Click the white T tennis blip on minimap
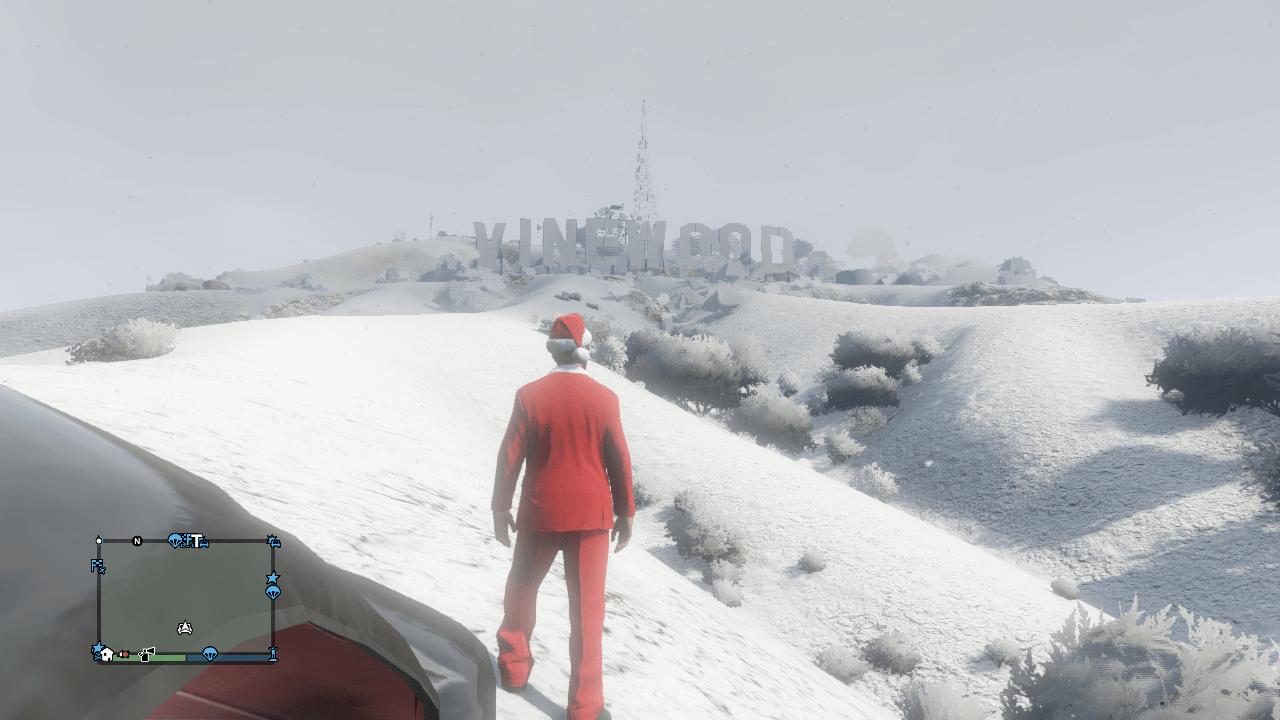Screen dimensions: 1280x720 (197, 541)
